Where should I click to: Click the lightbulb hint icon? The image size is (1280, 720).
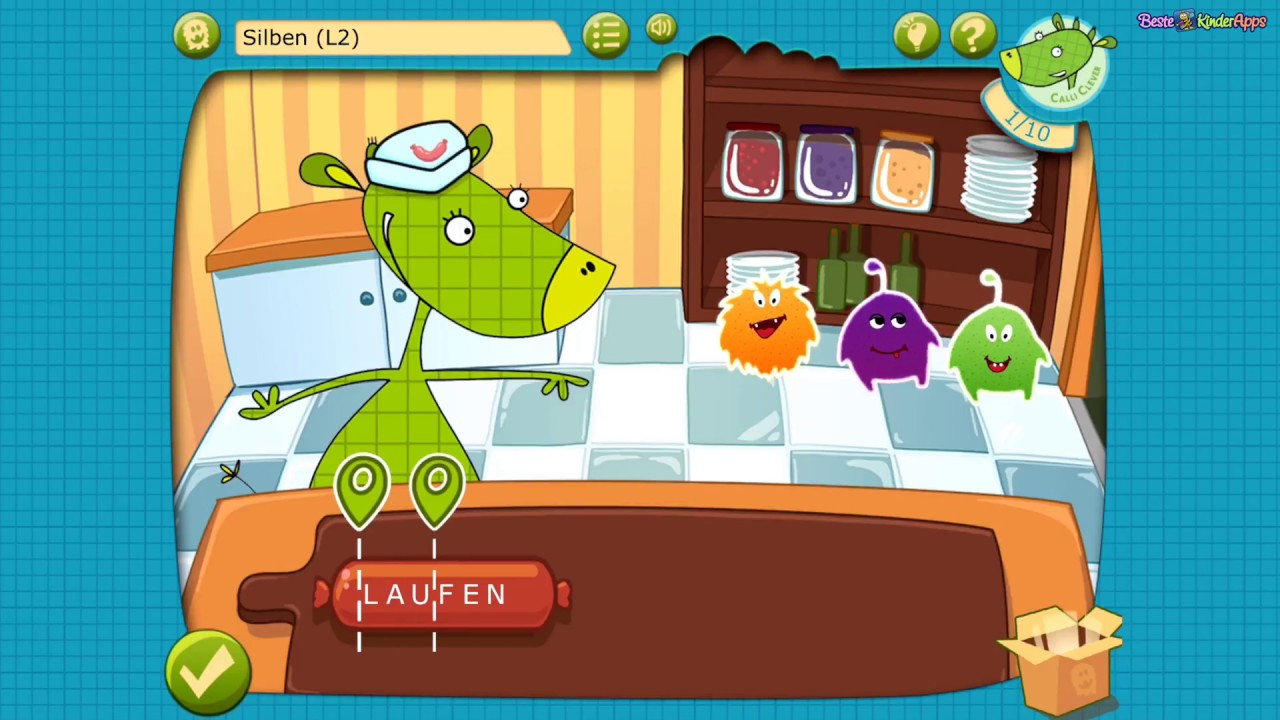tap(916, 35)
